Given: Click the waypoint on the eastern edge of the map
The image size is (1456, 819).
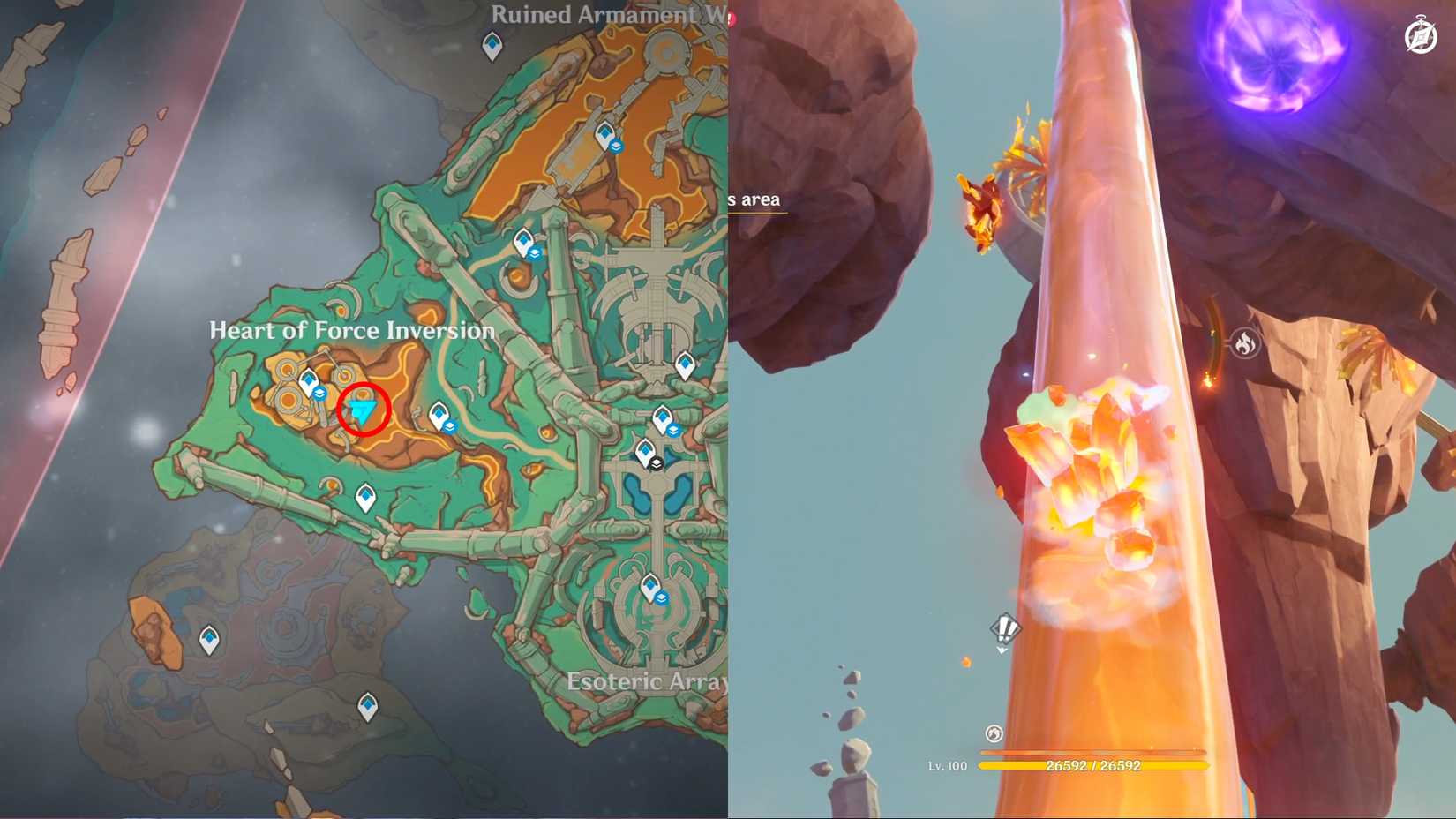Looking at the screenshot, I should tap(686, 365).
